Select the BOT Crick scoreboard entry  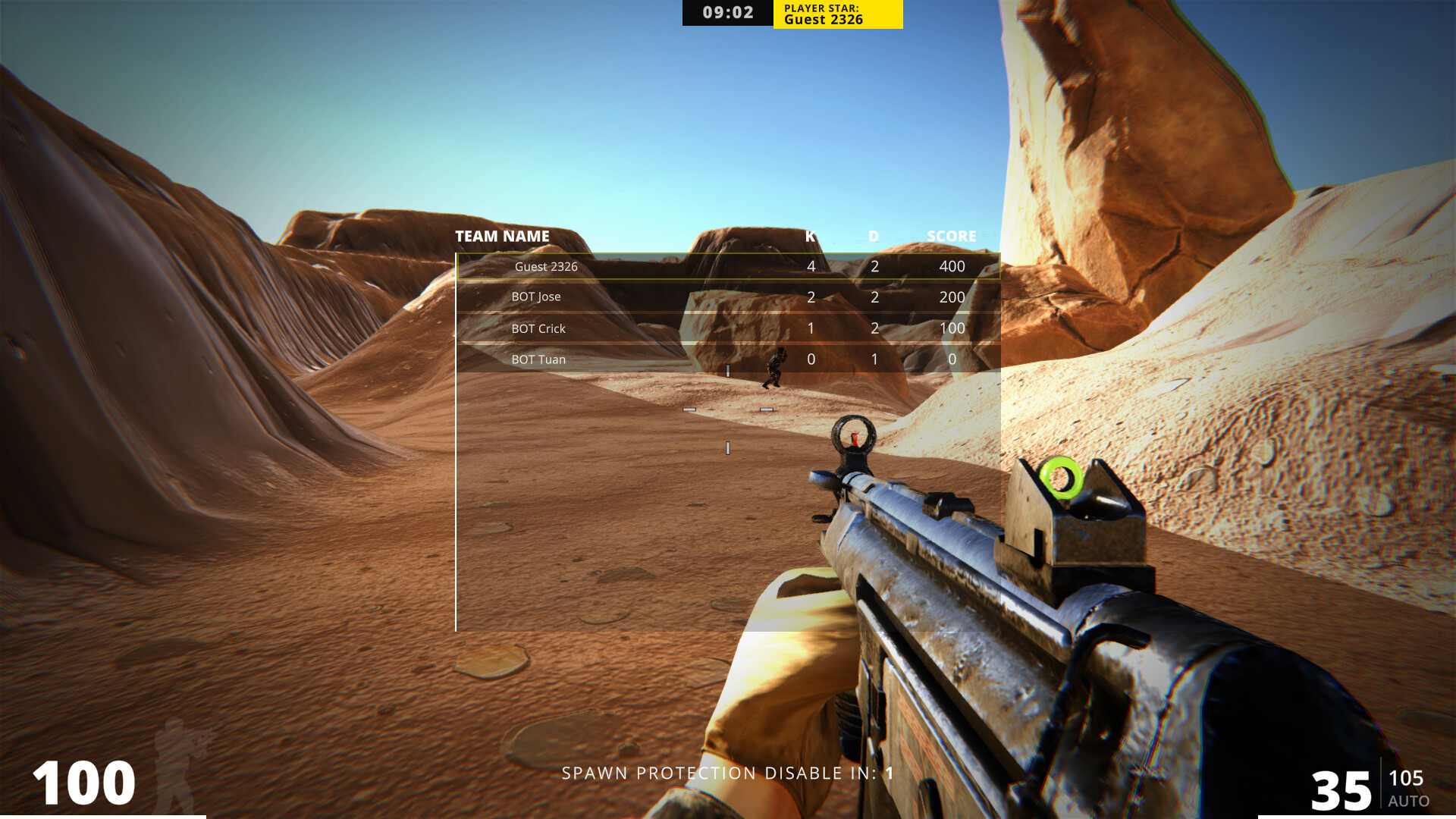coord(538,328)
